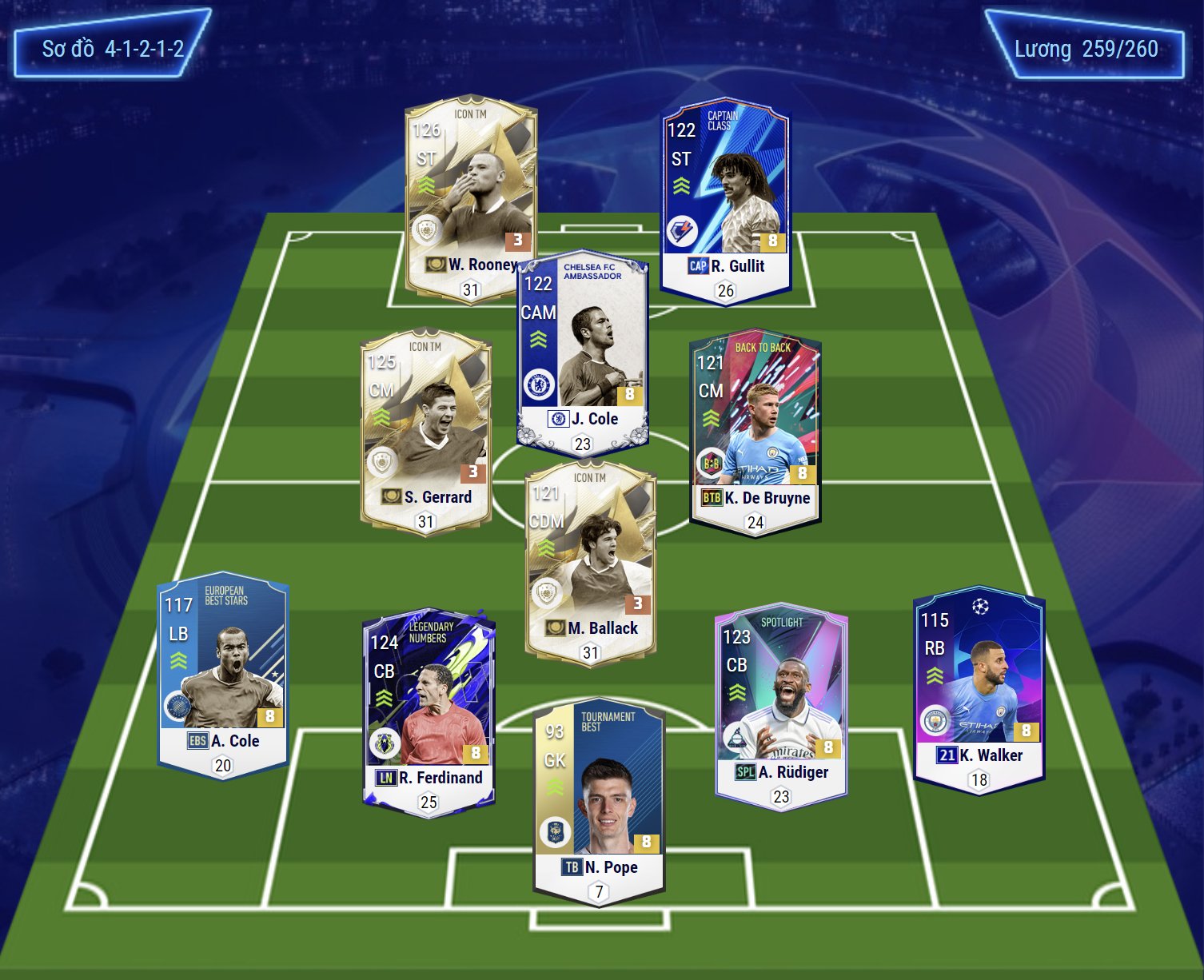Choose M. Ballack CDM card
The height and width of the screenshot is (980, 1204).
tap(590, 560)
